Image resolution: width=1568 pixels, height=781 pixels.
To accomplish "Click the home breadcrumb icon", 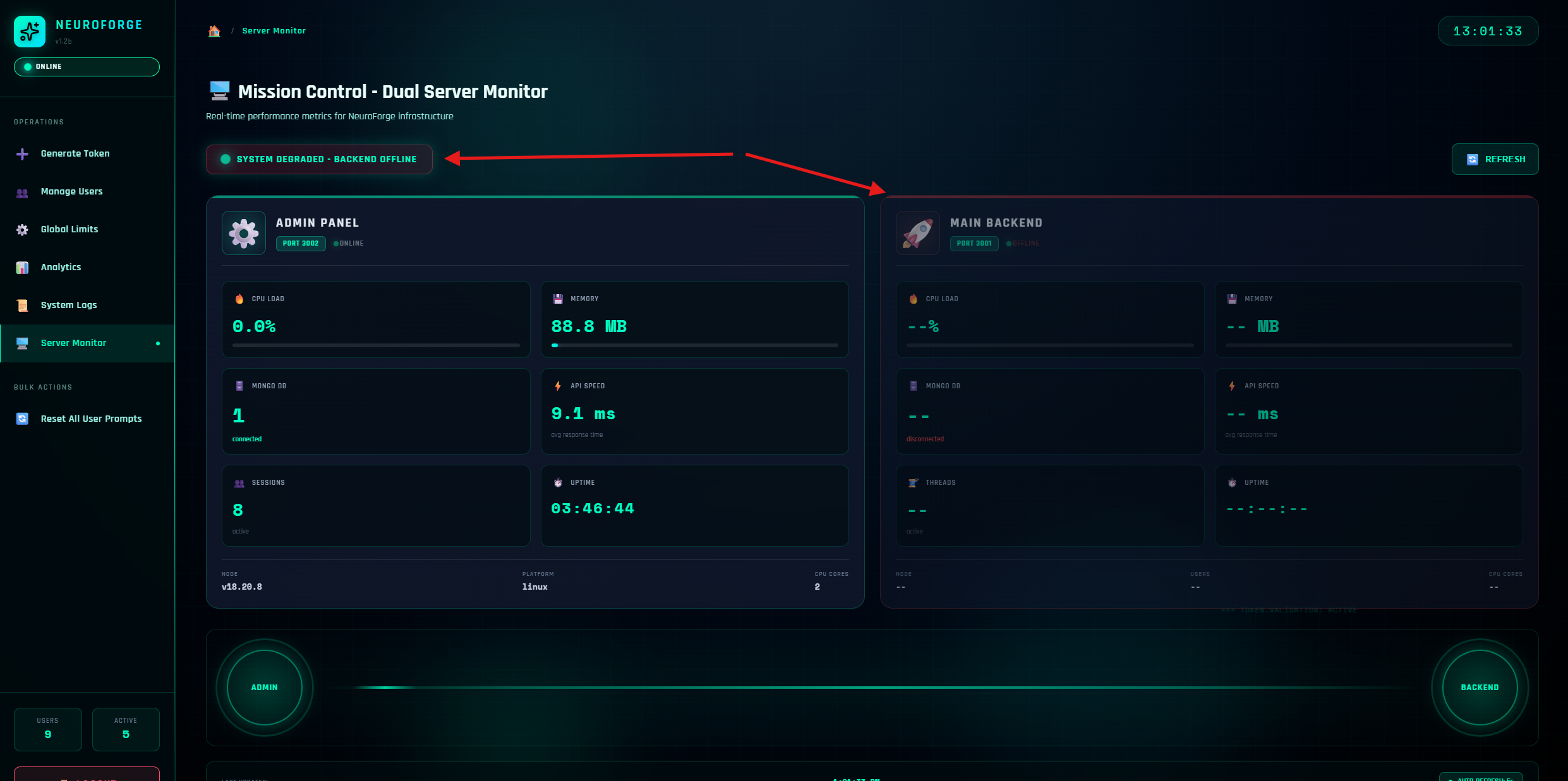I will coord(214,30).
